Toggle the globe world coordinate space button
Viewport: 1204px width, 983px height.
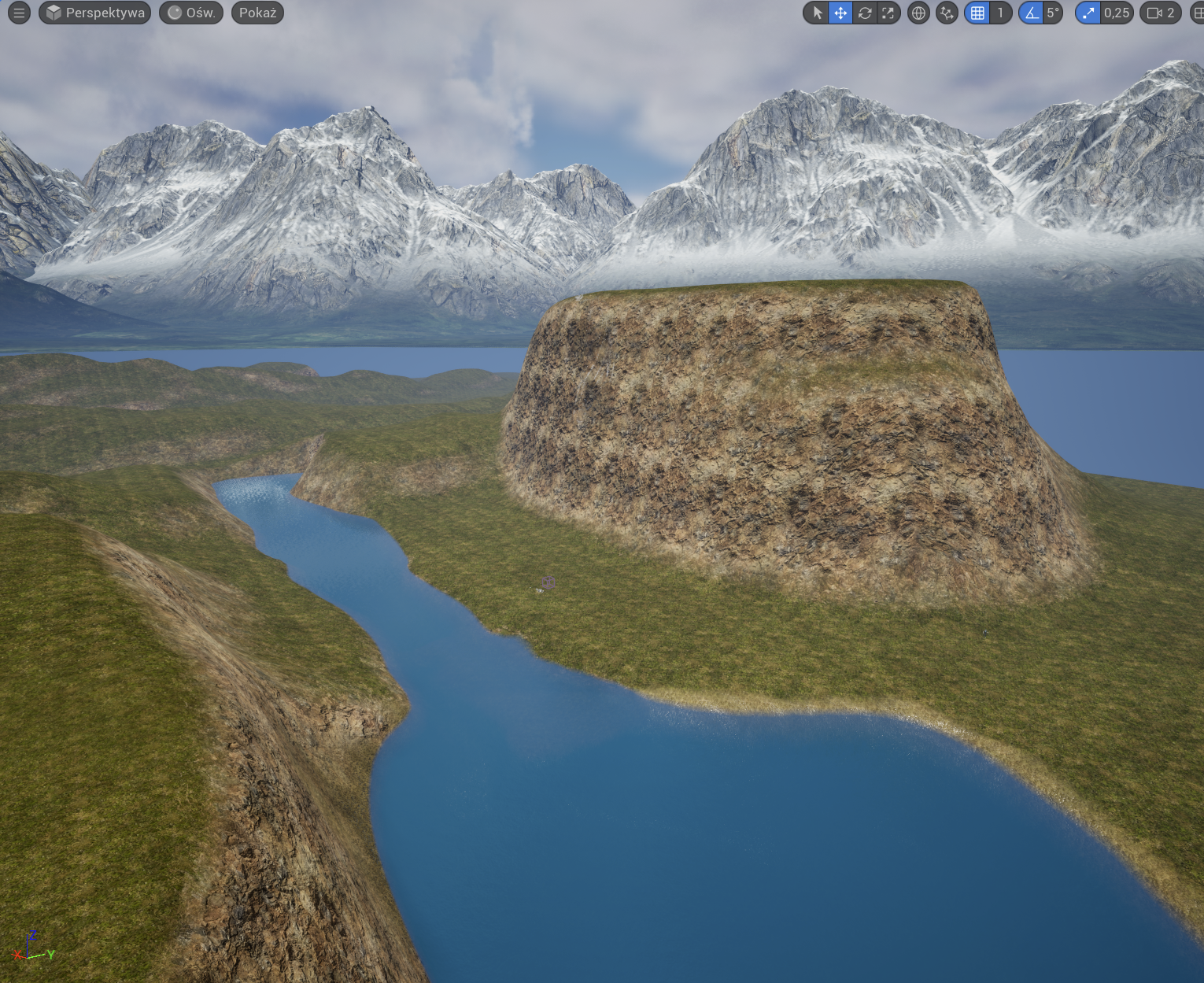pyautogui.click(x=918, y=13)
